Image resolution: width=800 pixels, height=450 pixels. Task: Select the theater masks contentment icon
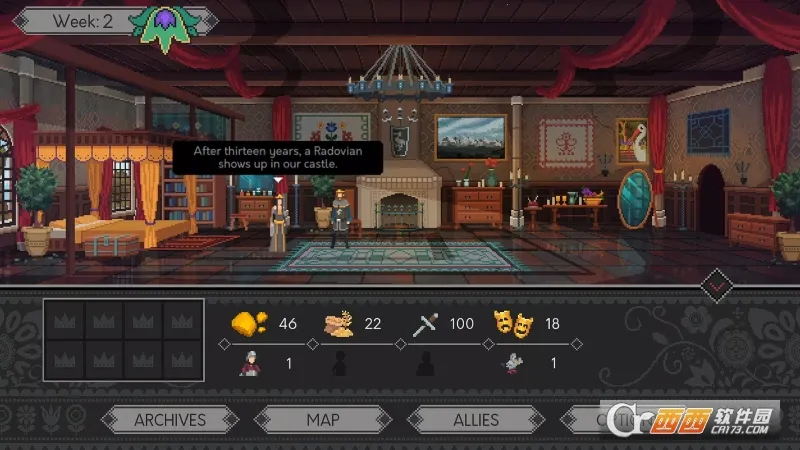tap(514, 324)
